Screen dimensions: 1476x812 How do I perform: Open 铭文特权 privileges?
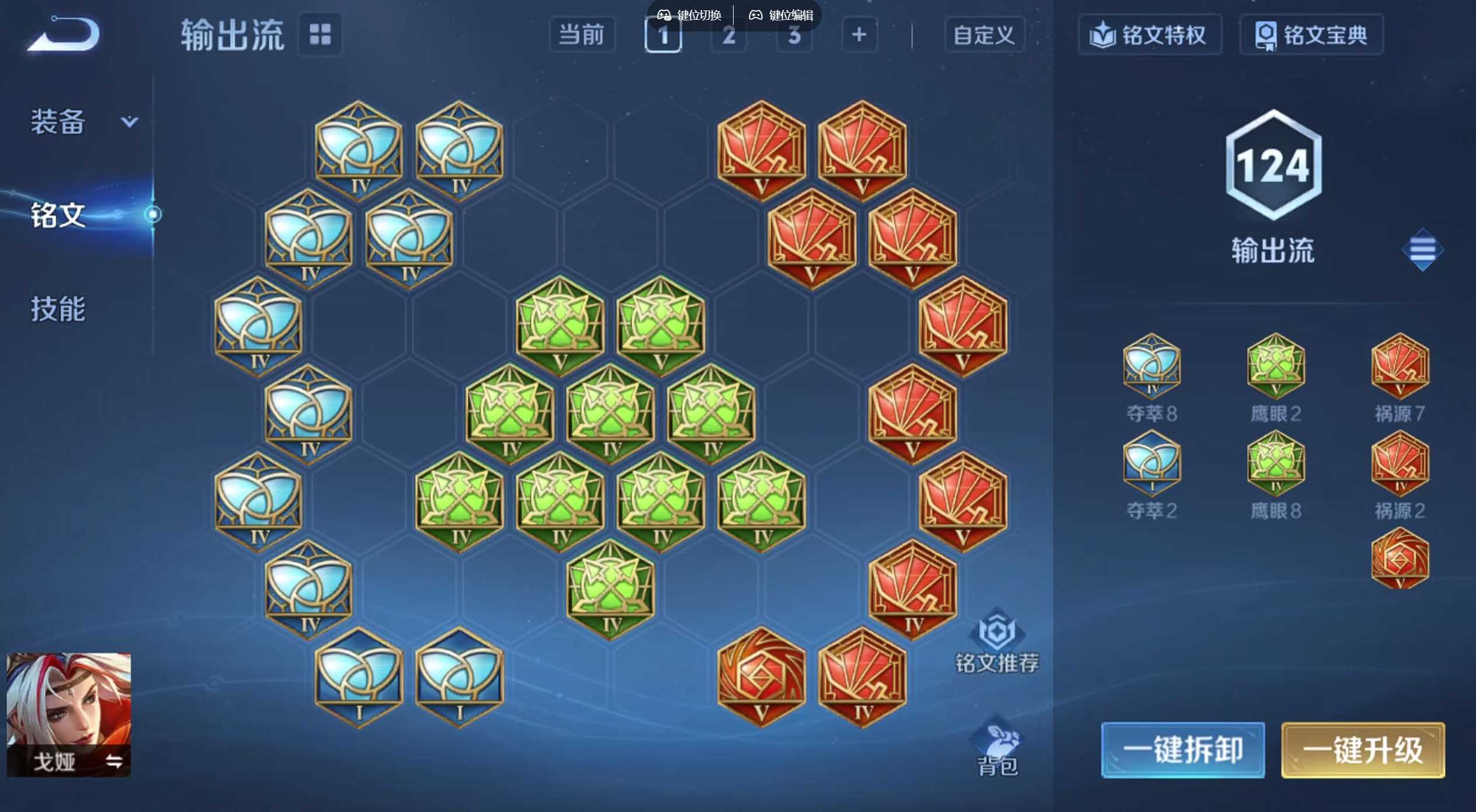(1149, 35)
